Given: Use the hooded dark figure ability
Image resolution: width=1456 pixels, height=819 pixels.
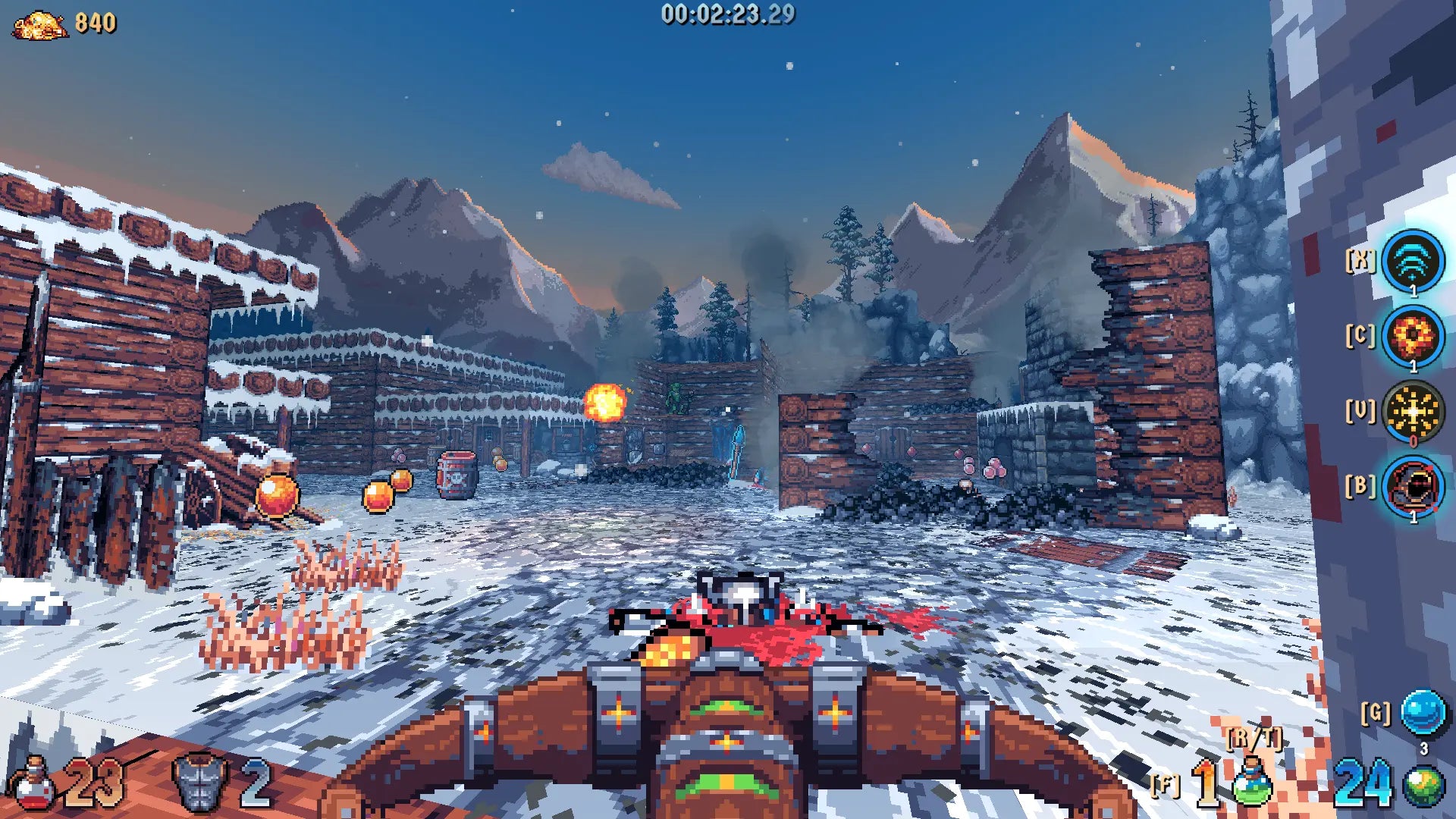Looking at the screenshot, I should click(1412, 487).
